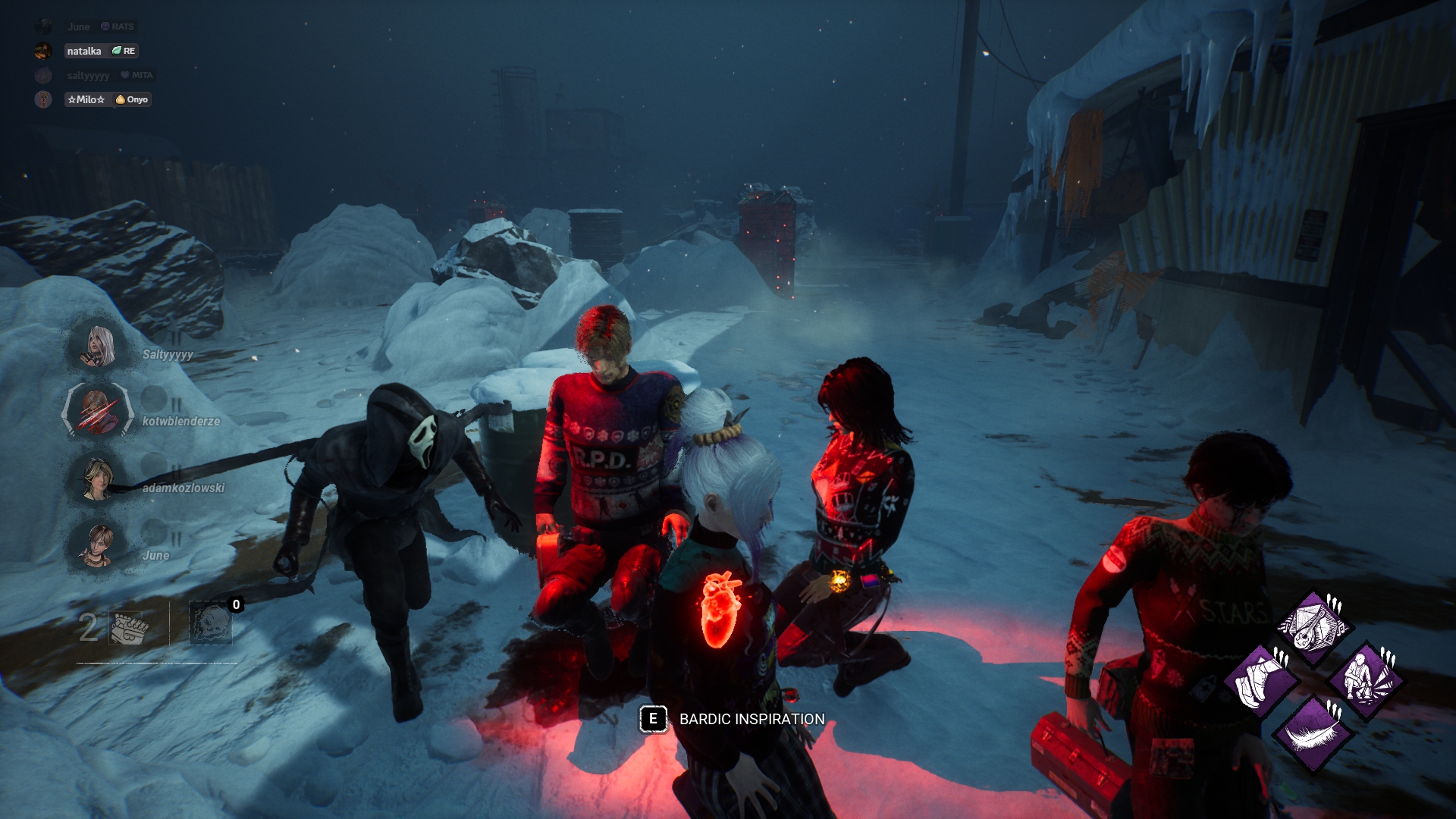Screen dimensions: 1456x819
Task: Select adamkozlowski's survivor portrait
Action: pyautogui.click(x=98, y=479)
